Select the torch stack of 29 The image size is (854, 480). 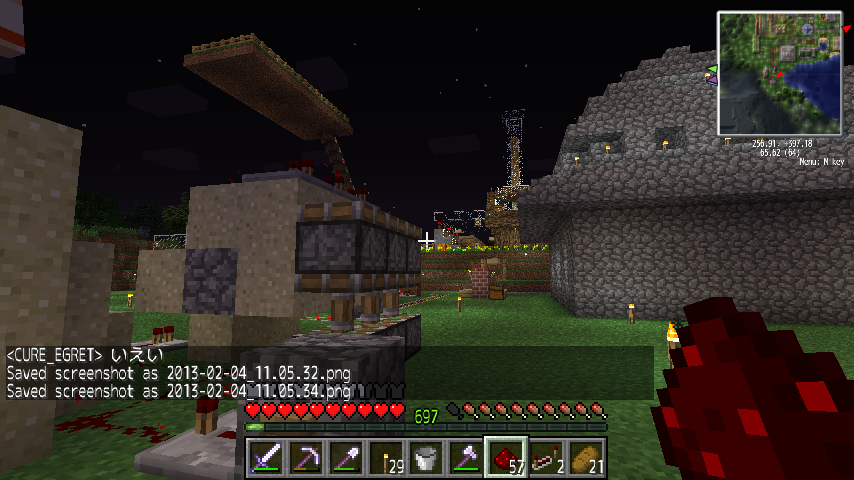pos(386,459)
